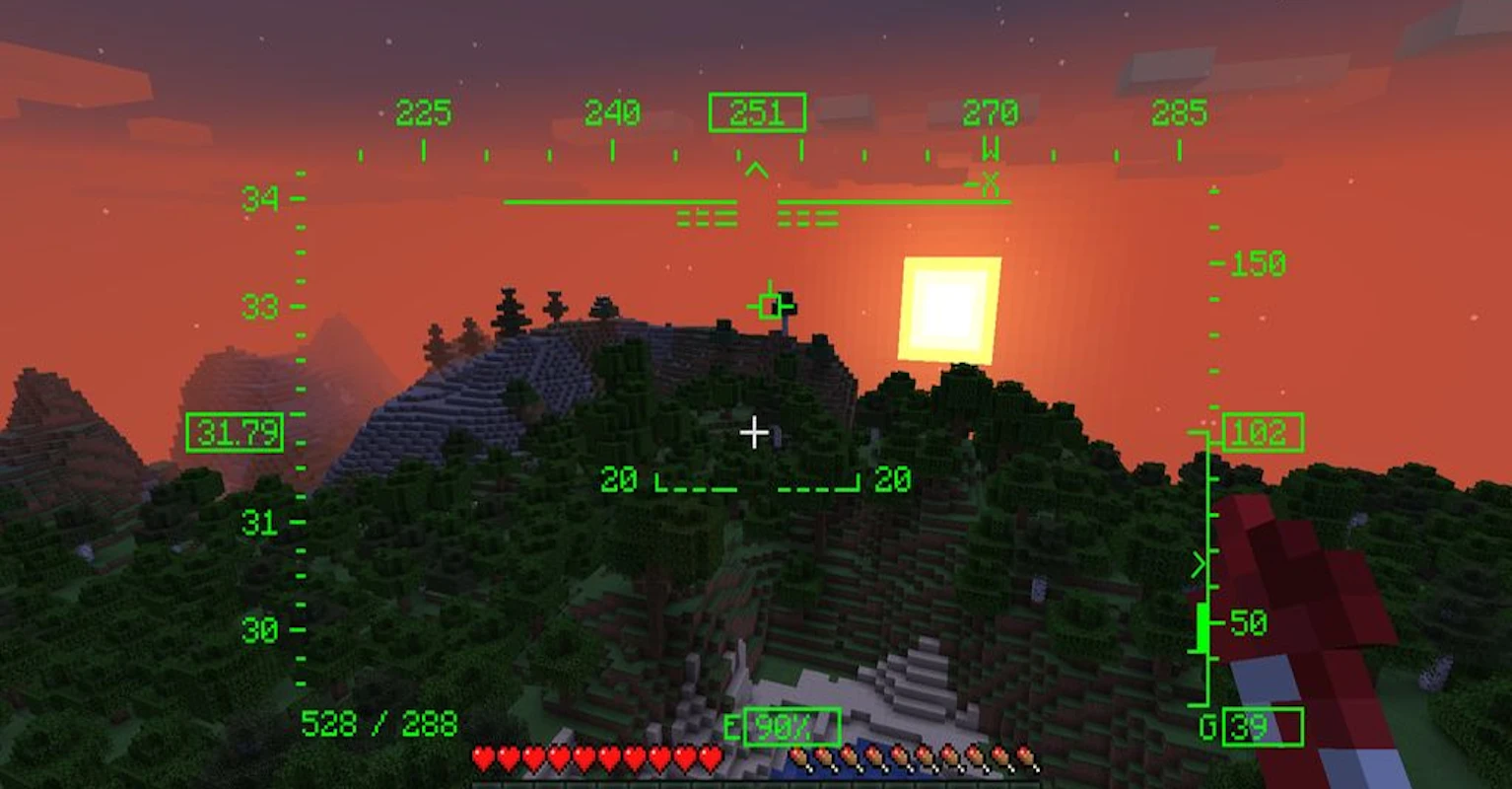Image resolution: width=1512 pixels, height=789 pixels.
Task: Click the -50 mark on right scale
Action: 1250,624
